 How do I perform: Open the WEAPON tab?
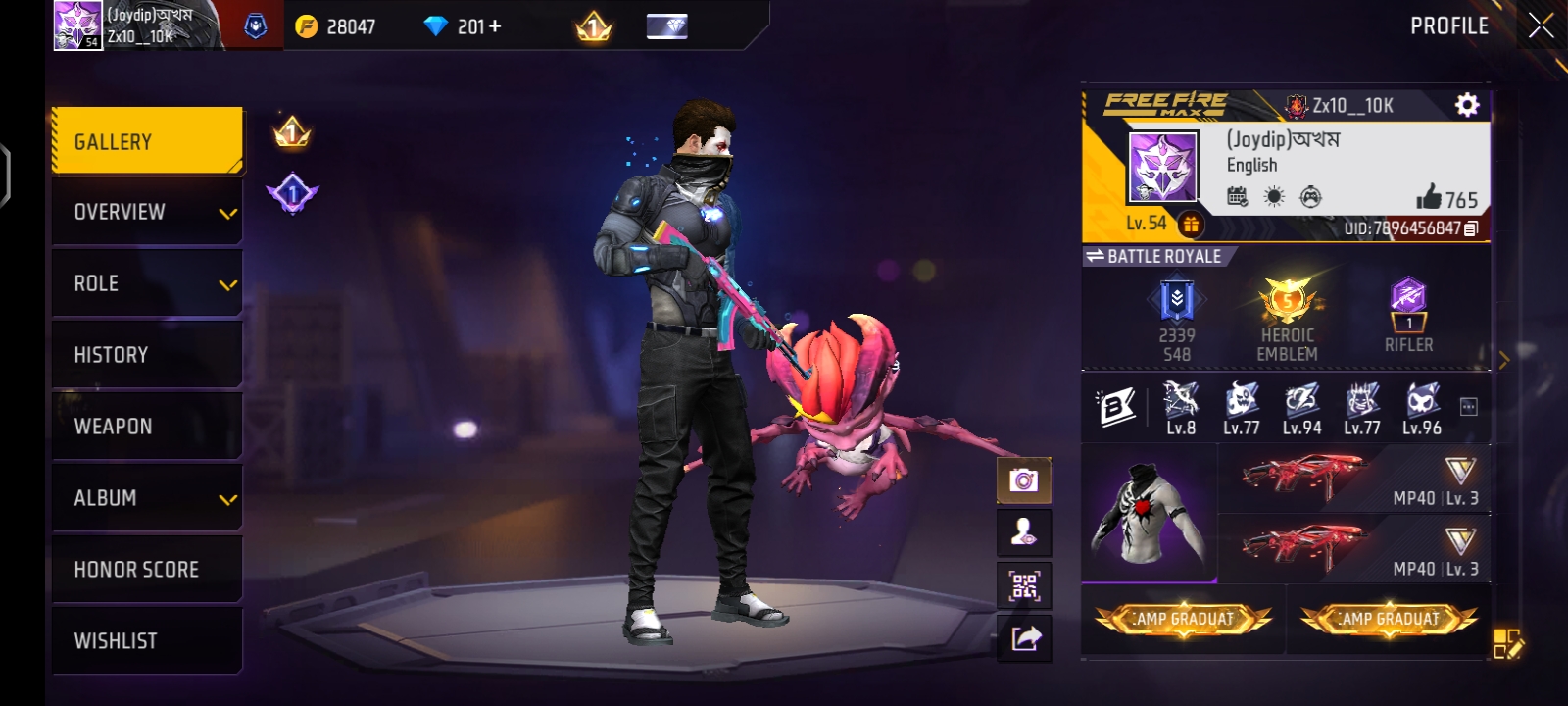coord(147,426)
